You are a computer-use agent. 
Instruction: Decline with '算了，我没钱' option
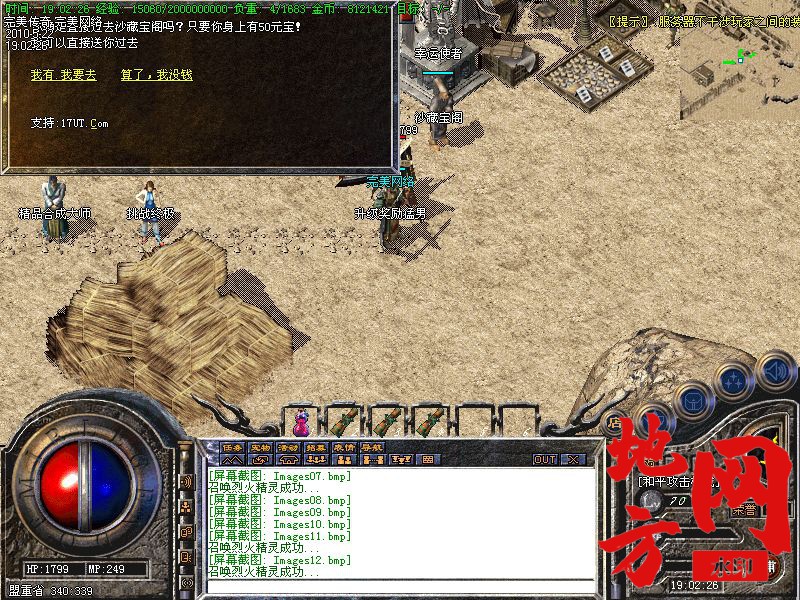click(156, 75)
